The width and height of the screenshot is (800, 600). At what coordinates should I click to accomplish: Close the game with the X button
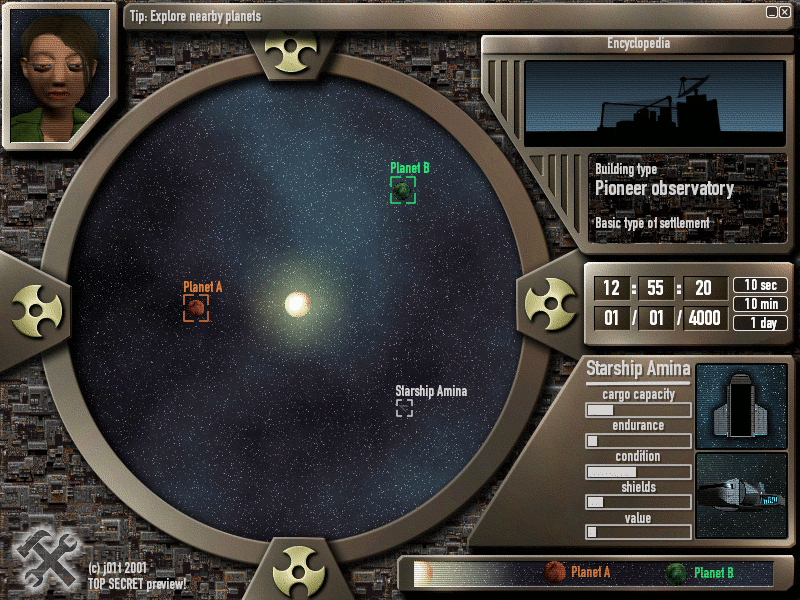[786, 12]
